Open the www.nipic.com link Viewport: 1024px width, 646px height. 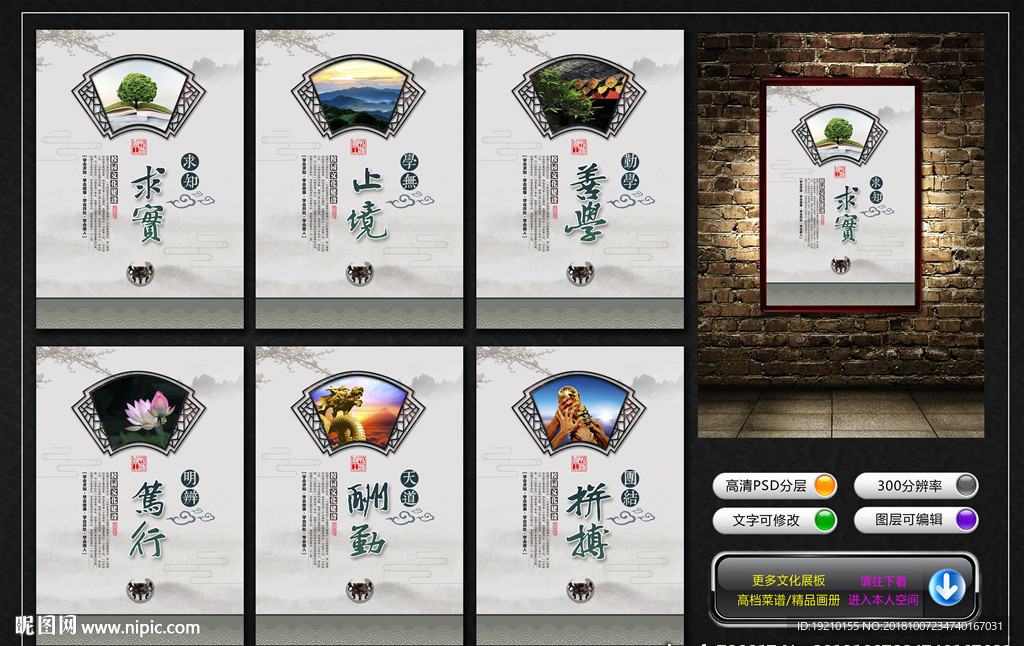[140, 628]
